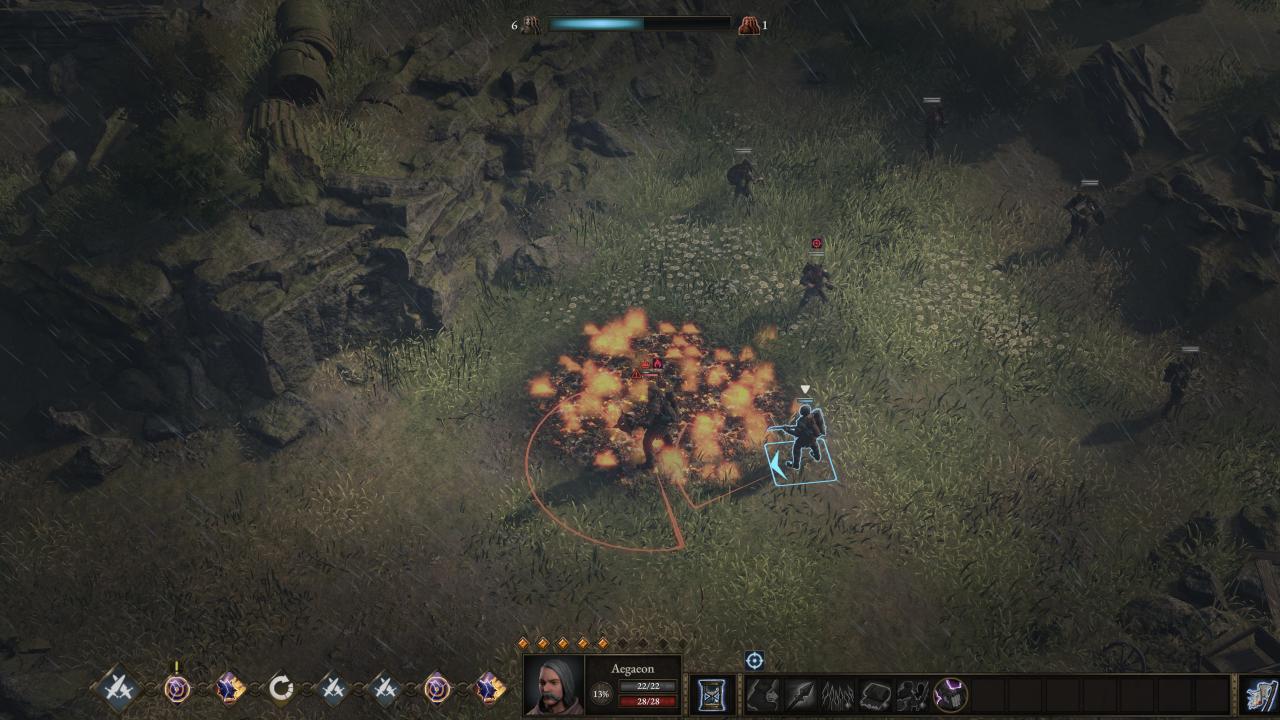
Task: Activate the spear ability in the hotbar
Action: pos(800,694)
